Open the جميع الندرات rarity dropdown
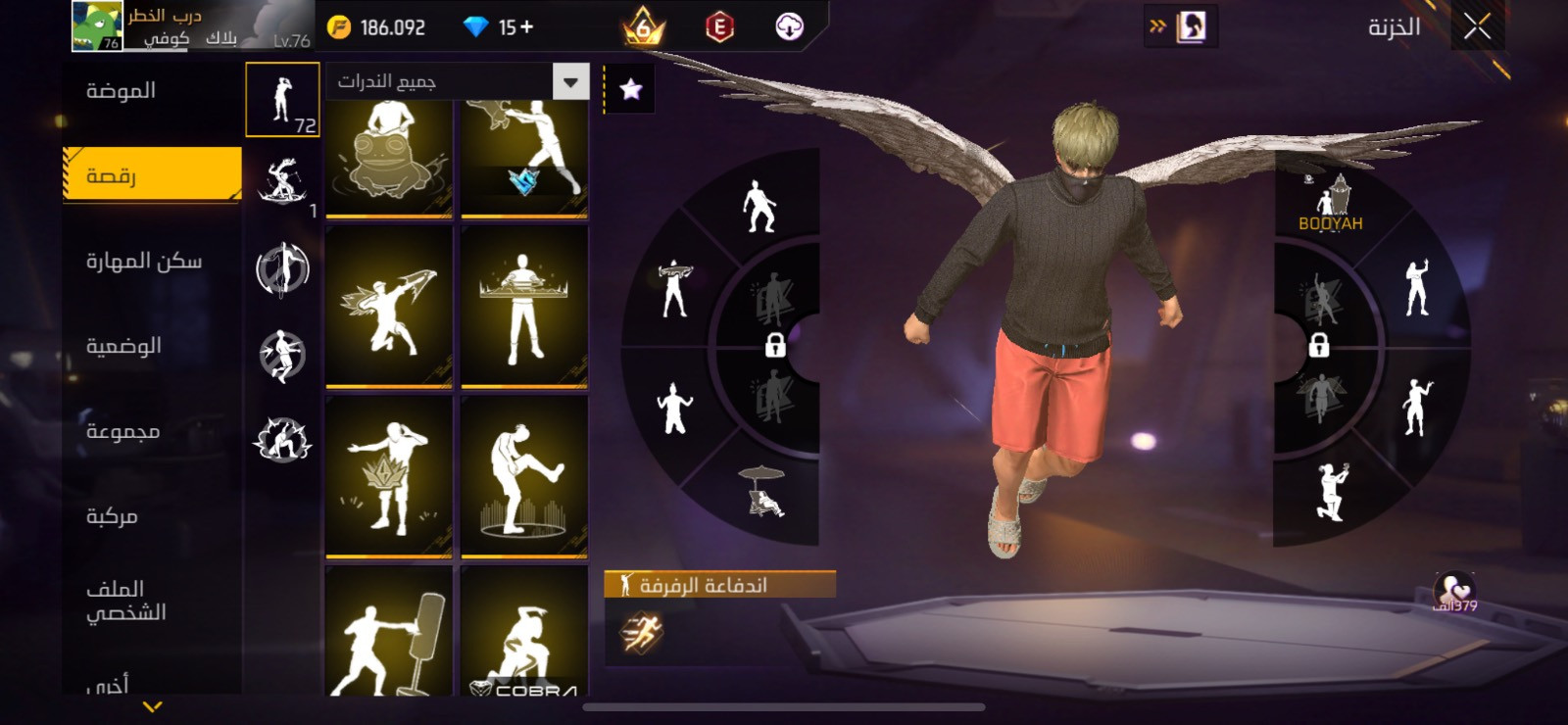Viewport: 1568px width, 725px height. pos(570,81)
